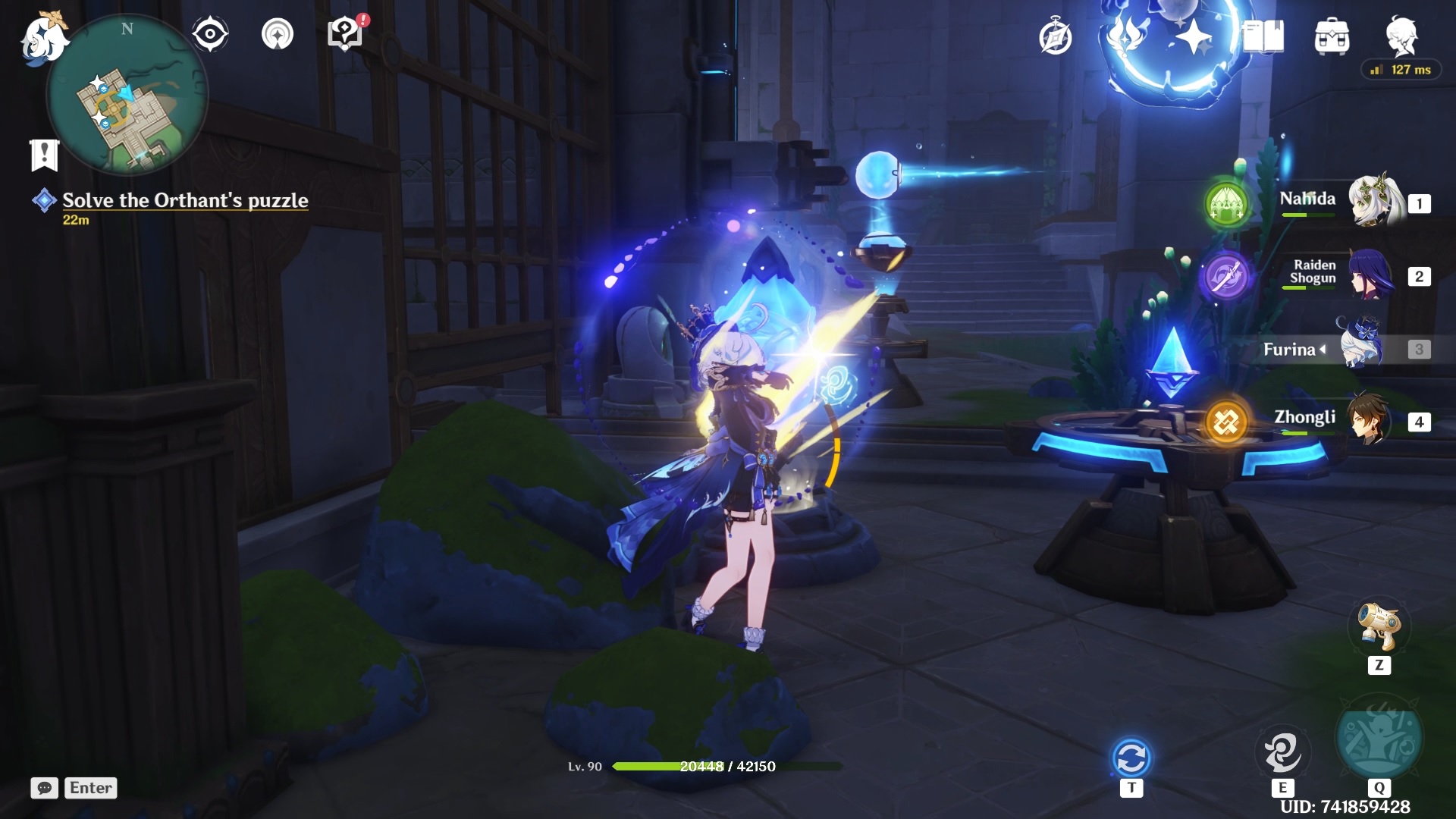The height and width of the screenshot is (819, 1456).
Task: Open the character profile icon
Action: tap(1401, 36)
